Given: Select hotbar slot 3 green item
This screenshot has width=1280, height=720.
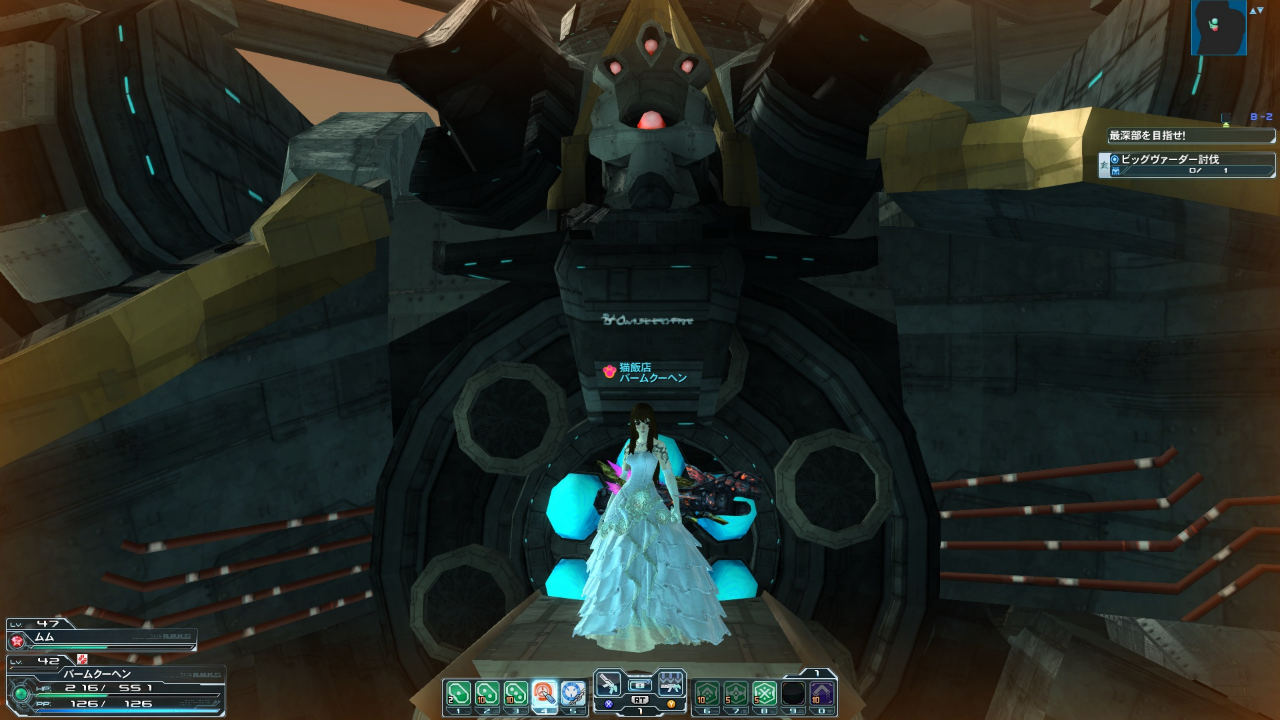Looking at the screenshot, I should [516, 693].
